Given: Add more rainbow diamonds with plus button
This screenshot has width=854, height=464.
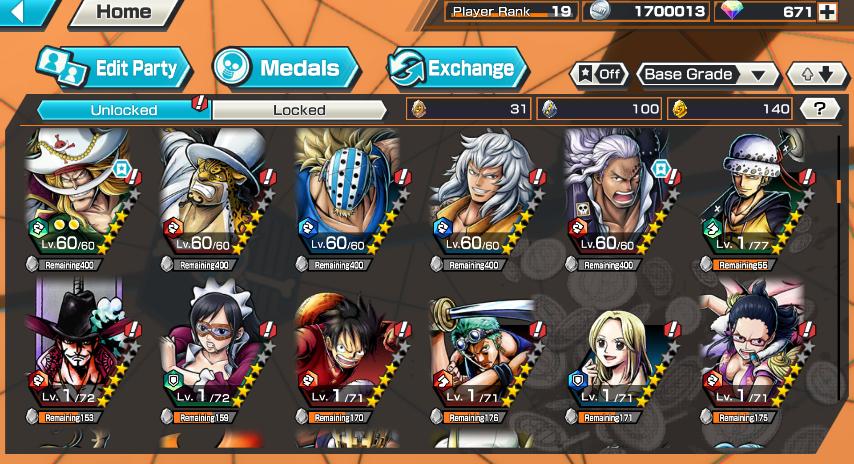Looking at the screenshot, I should [827, 12].
